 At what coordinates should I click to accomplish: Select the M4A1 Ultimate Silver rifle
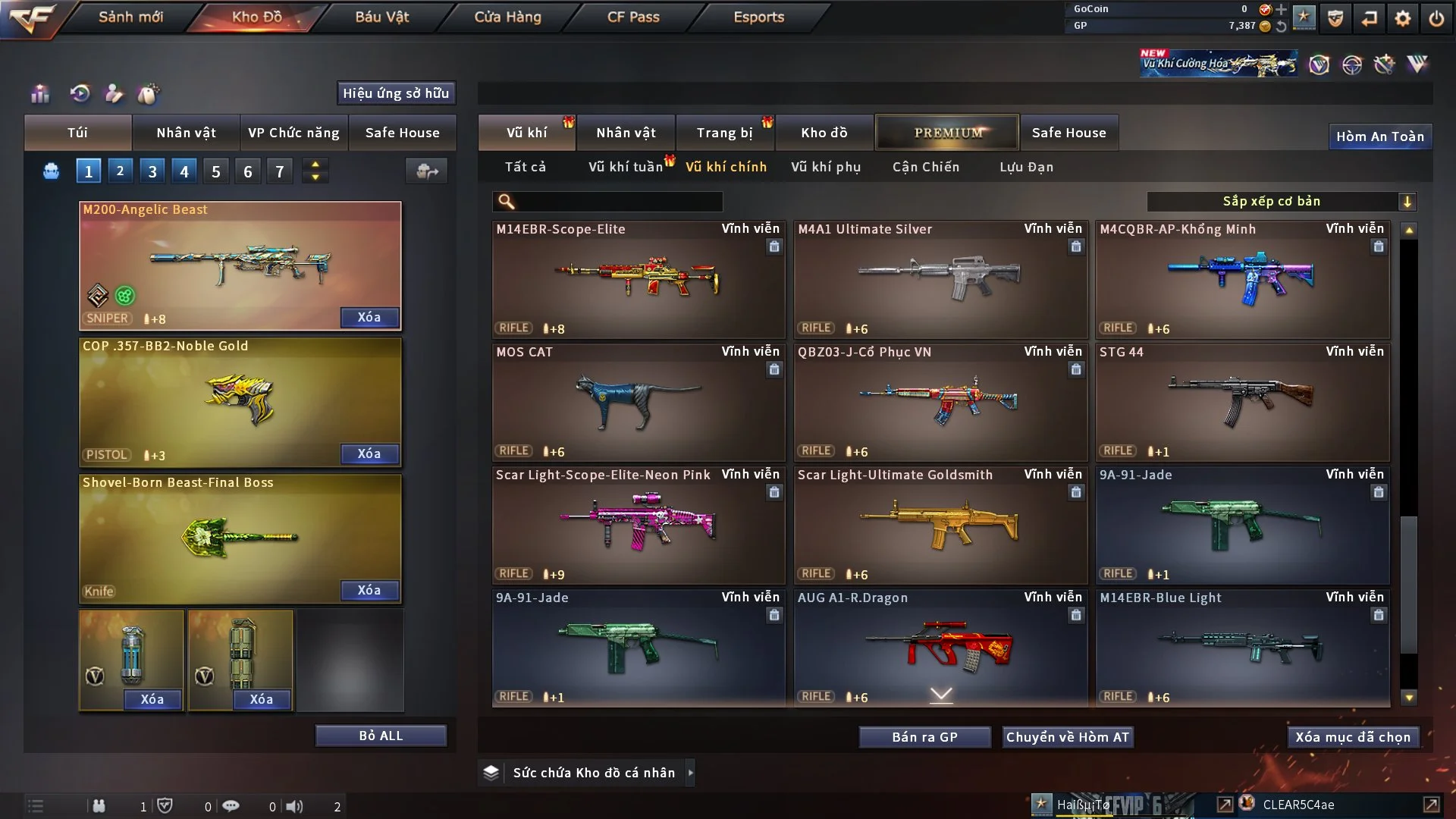pos(940,279)
